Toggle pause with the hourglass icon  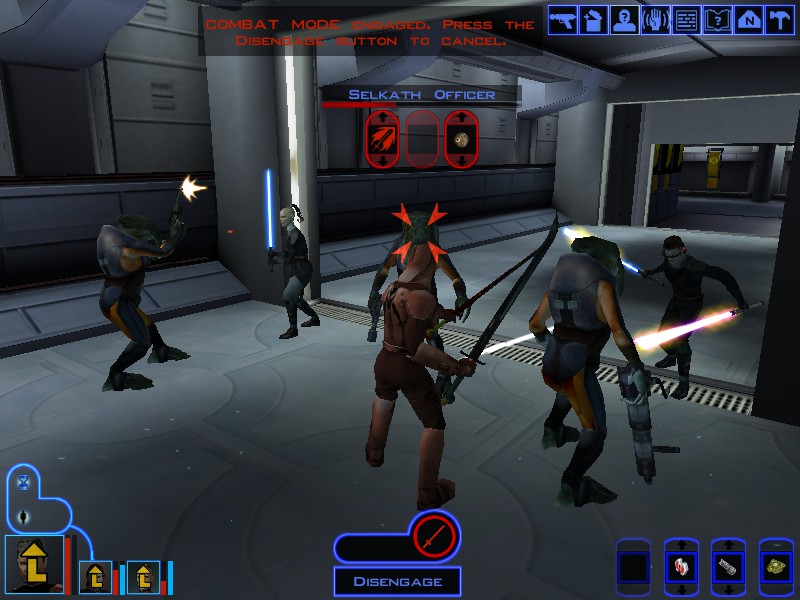[23, 482]
